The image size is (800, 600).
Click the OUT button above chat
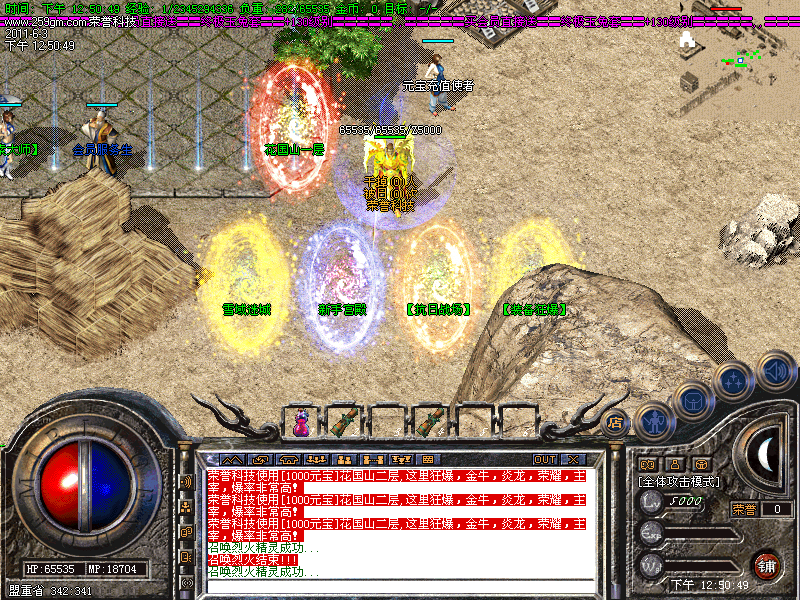click(x=544, y=459)
